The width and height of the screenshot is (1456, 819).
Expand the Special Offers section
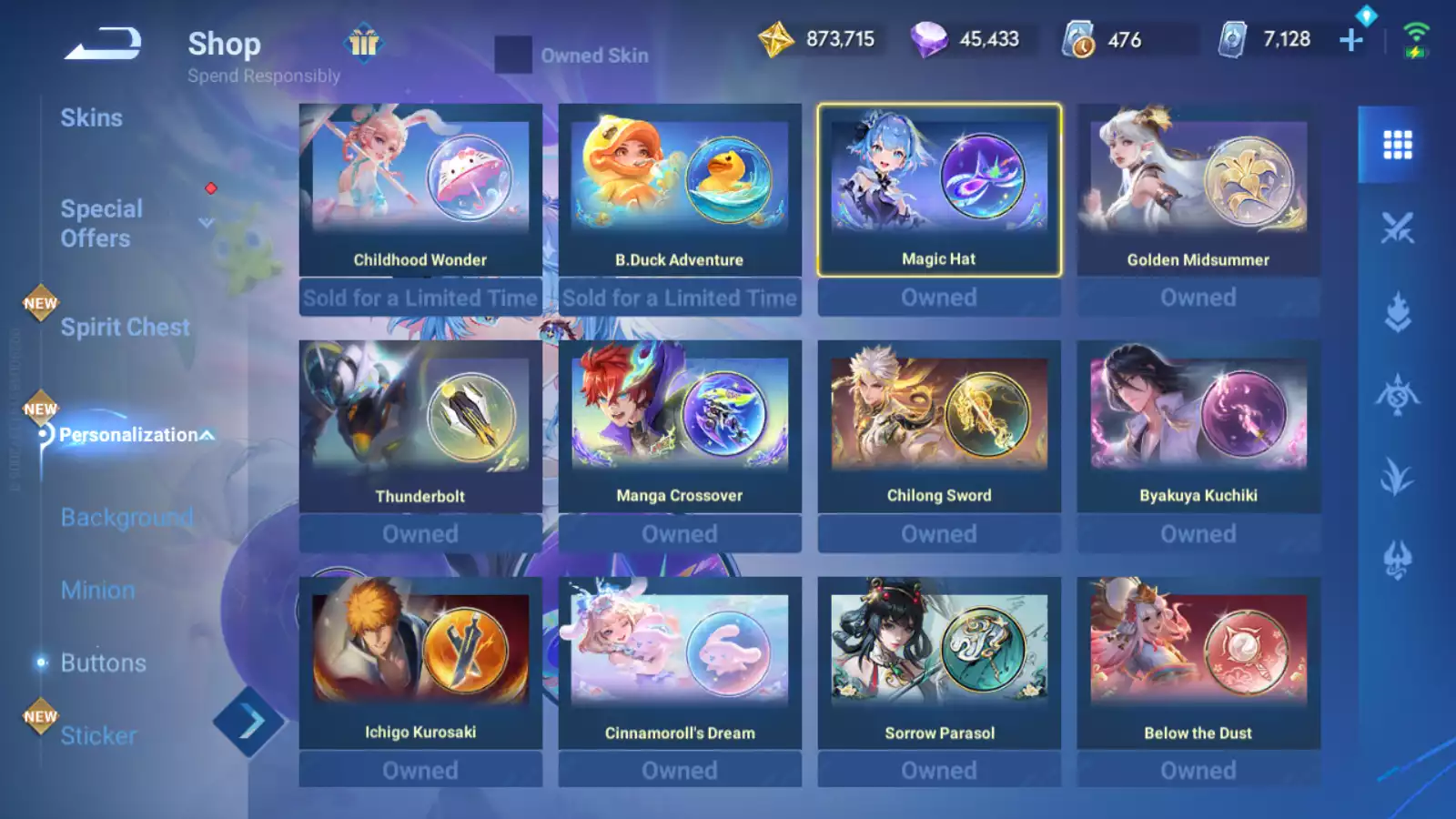[206, 223]
